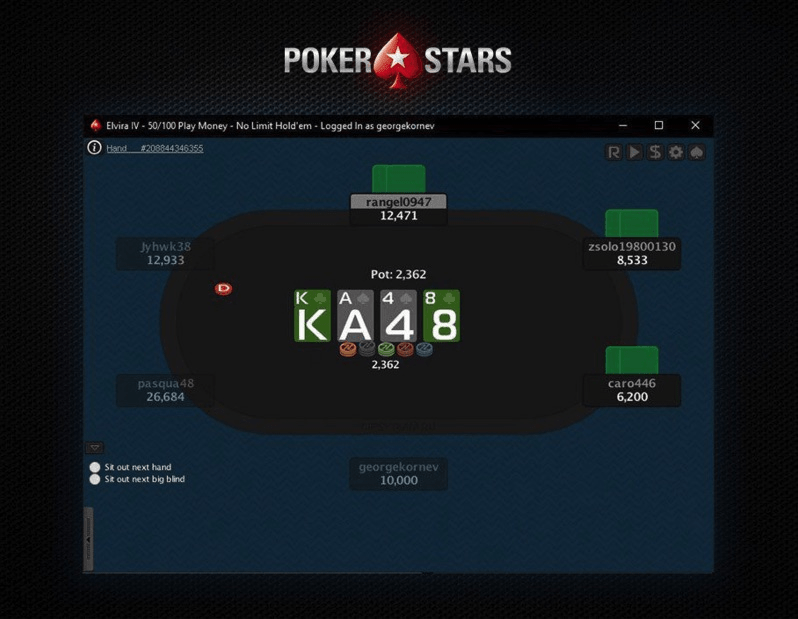The height and width of the screenshot is (619, 798).
Task: Select player rangel0947's name plate
Action: [x=398, y=209]
